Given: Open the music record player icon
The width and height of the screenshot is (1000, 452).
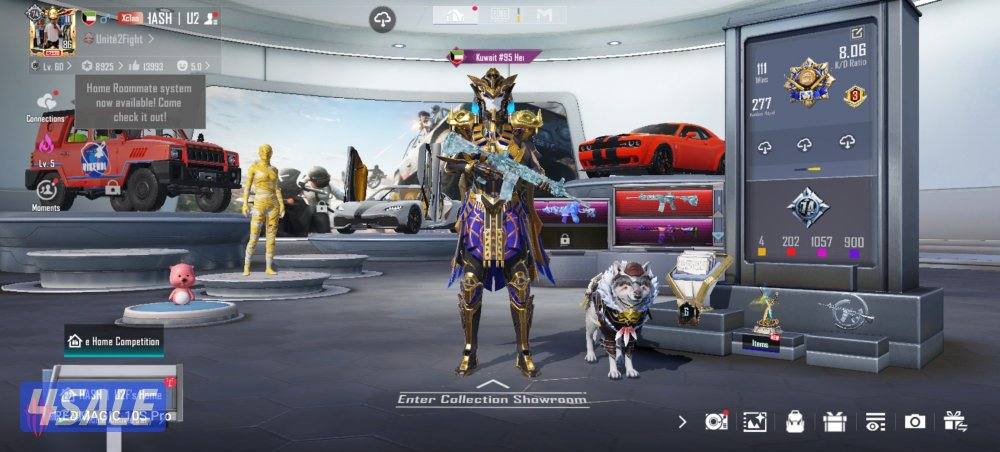Looking at the screenshot, I should click(x=716, y=422).
